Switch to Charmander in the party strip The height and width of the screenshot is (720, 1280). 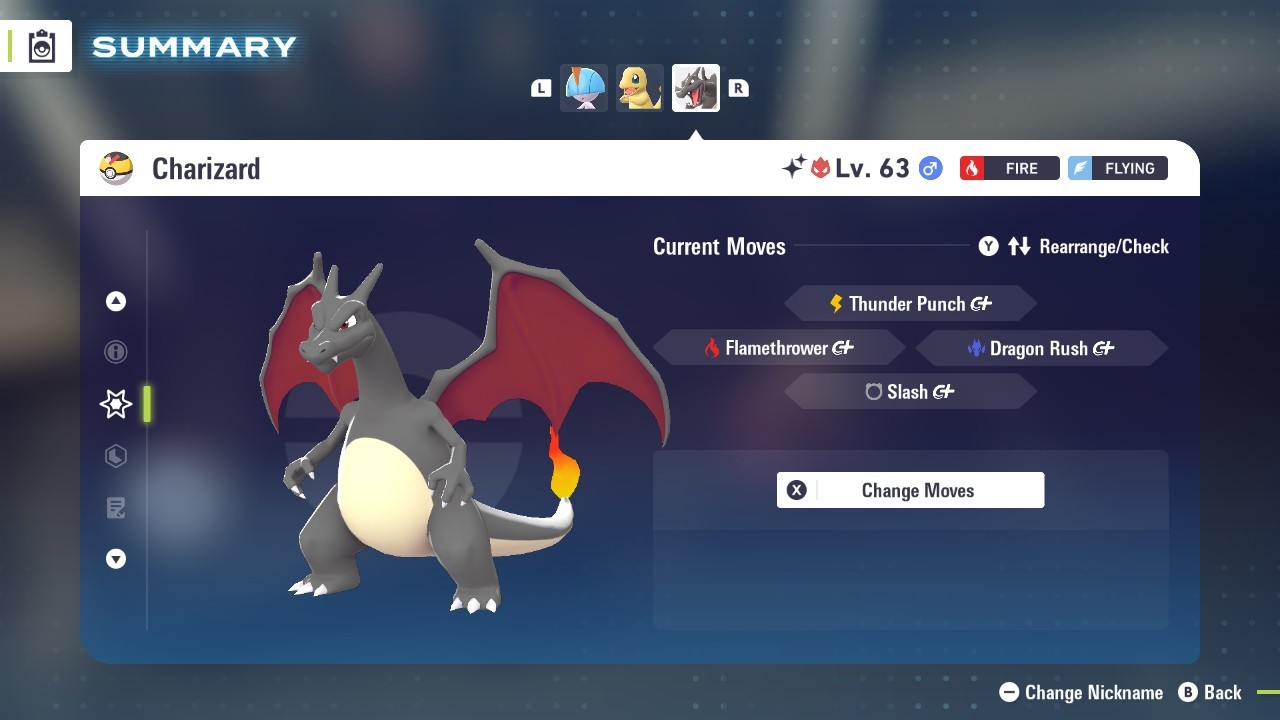click(640, 88)
